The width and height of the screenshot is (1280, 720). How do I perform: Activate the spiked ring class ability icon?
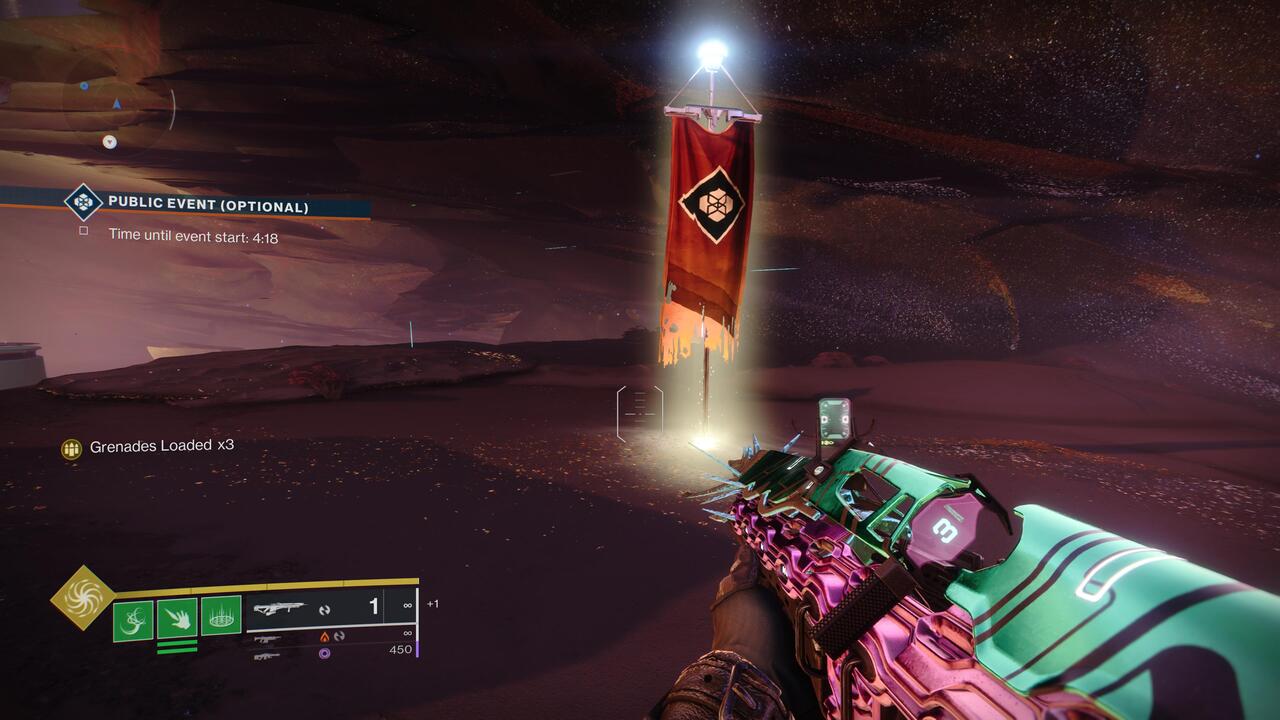click(x=221, y=619)
